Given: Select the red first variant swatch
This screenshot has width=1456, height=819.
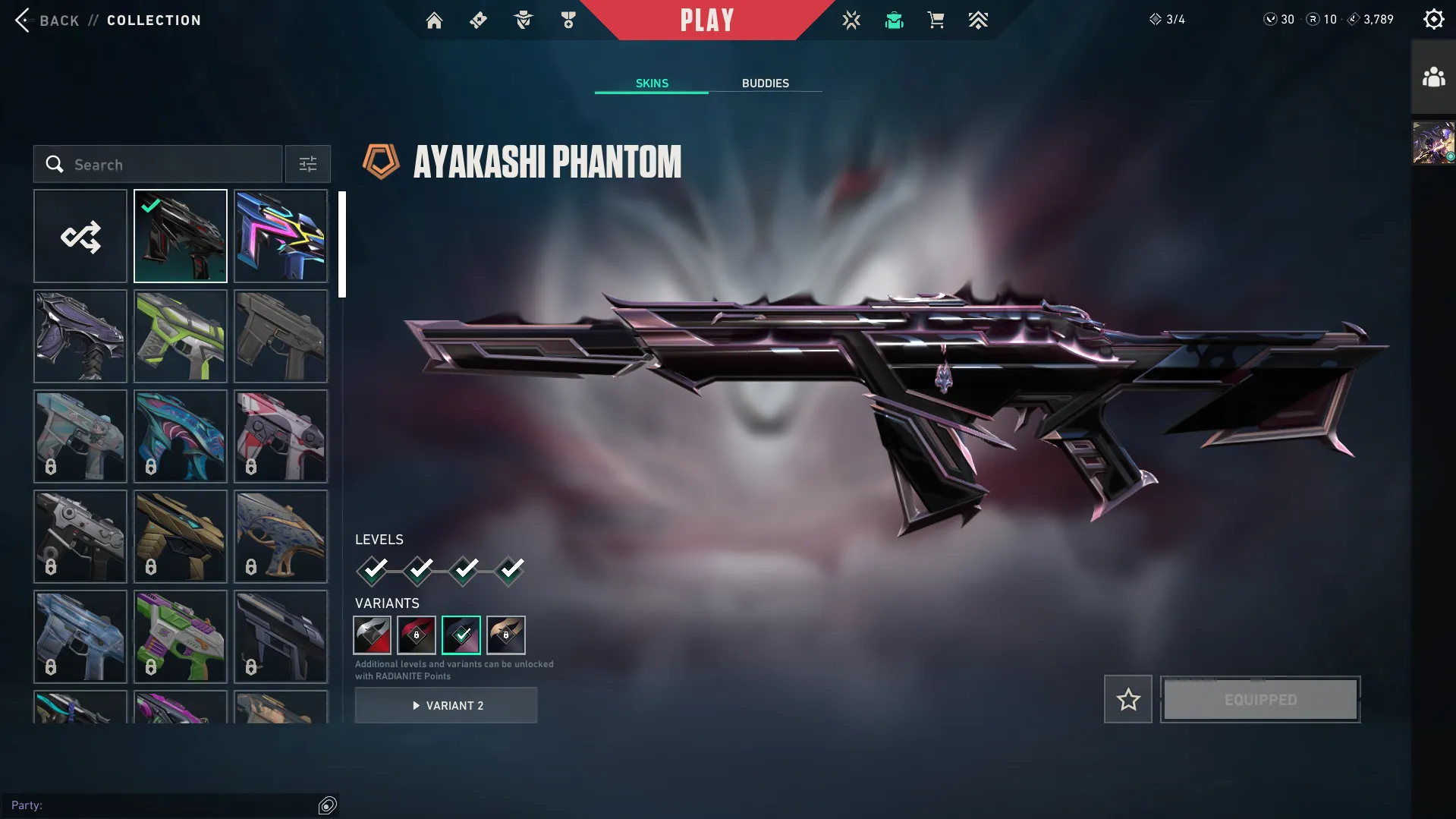Looking at the screenshot, I should tap(372, 635).
